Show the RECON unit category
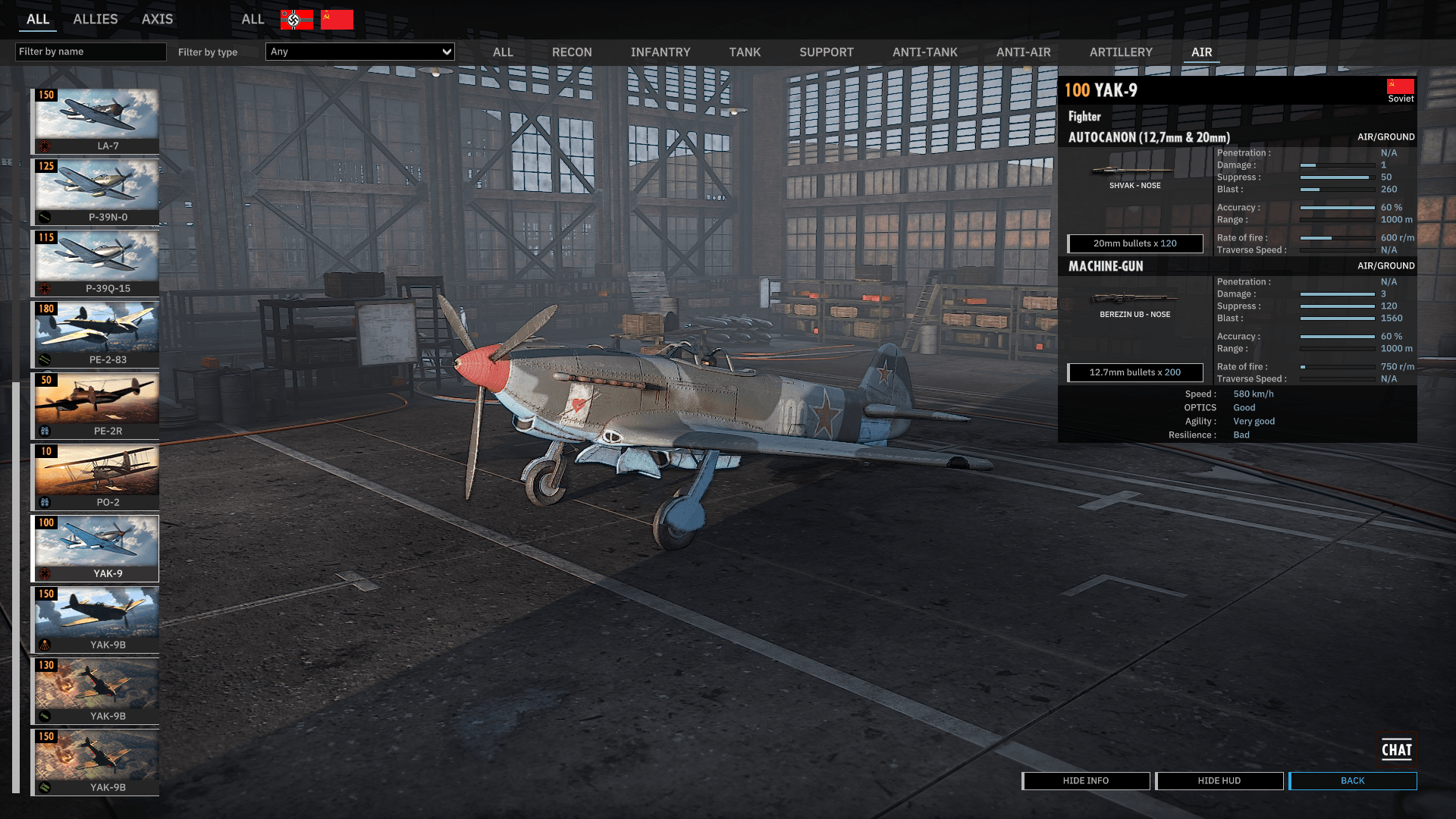 click(572, 52)
